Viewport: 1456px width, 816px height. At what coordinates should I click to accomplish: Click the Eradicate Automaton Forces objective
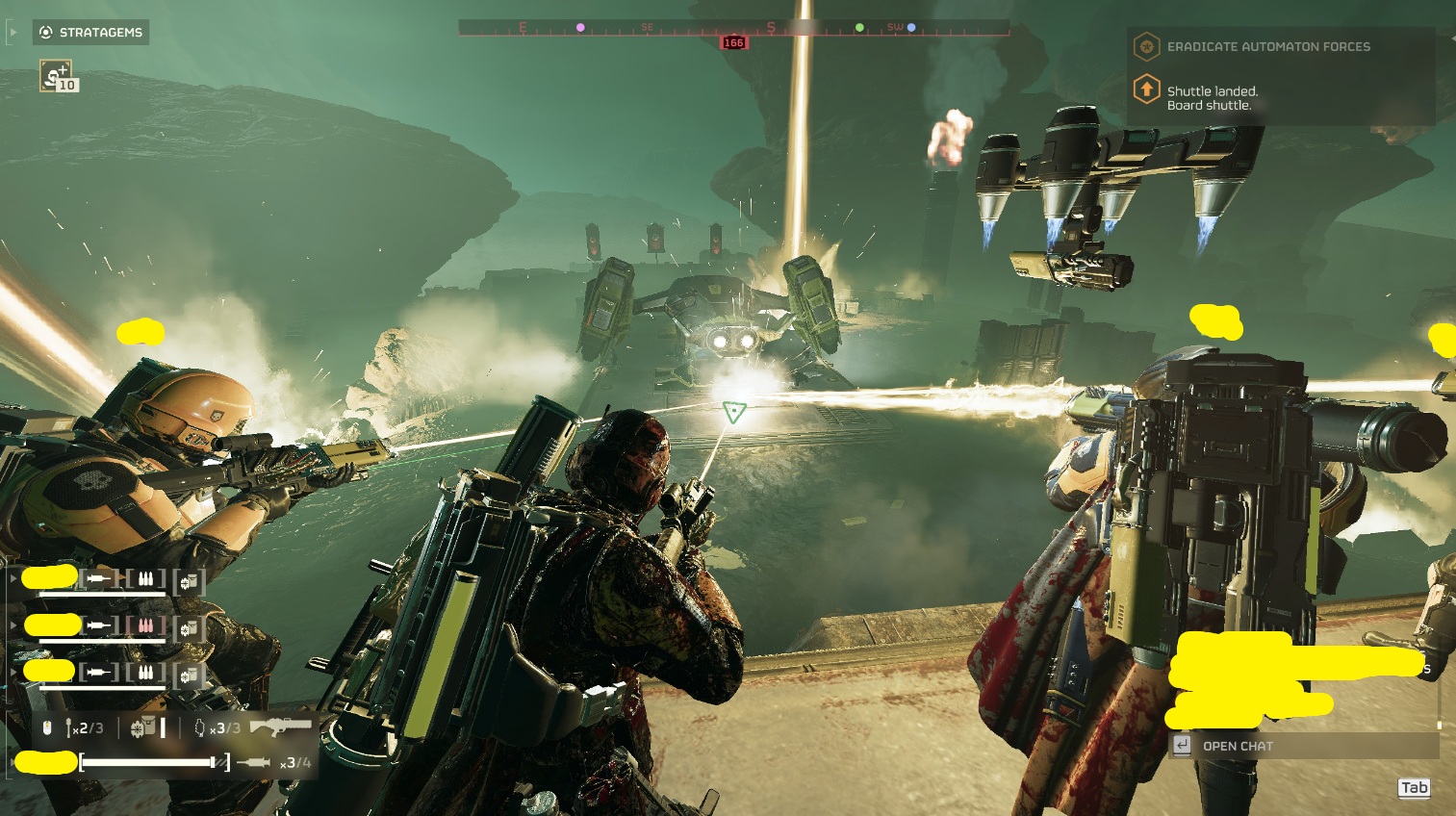1267,46
